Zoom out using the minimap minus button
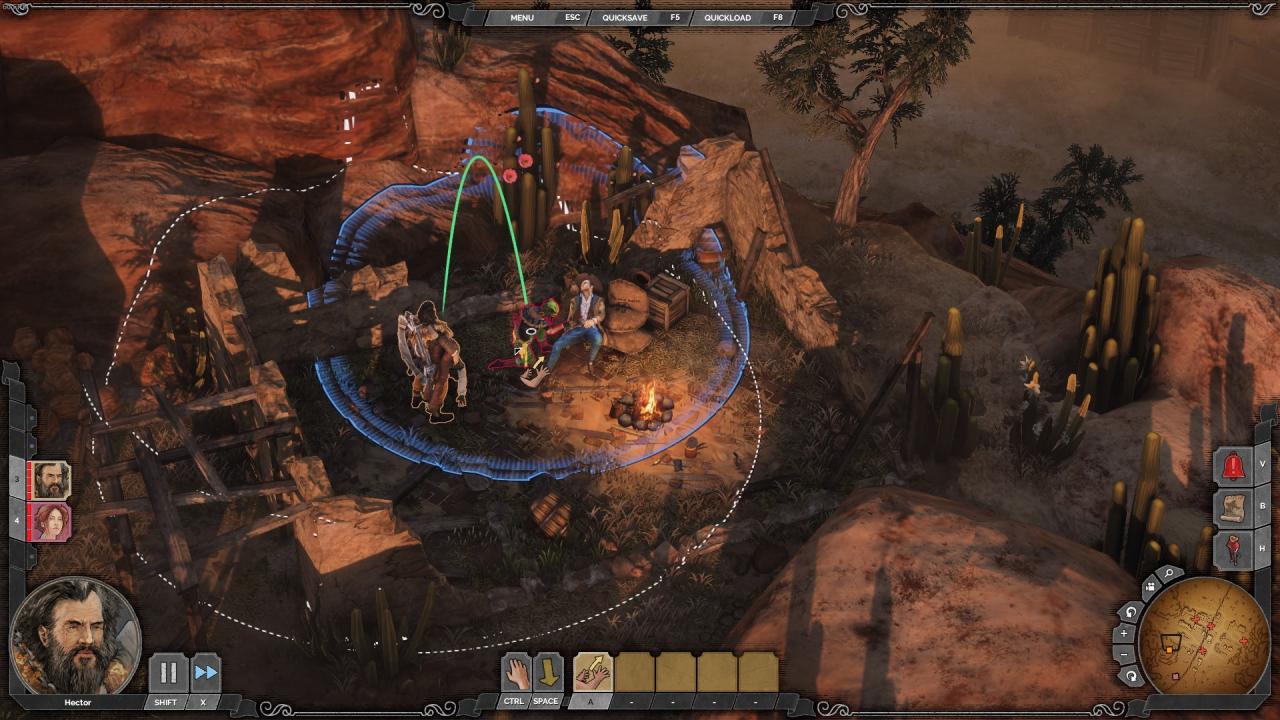 point(1125,655)
